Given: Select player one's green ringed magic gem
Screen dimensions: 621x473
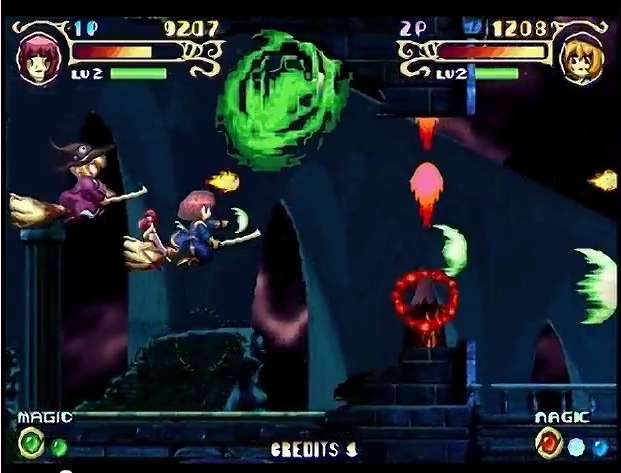Looking at the screenshot, I should 33,442.
